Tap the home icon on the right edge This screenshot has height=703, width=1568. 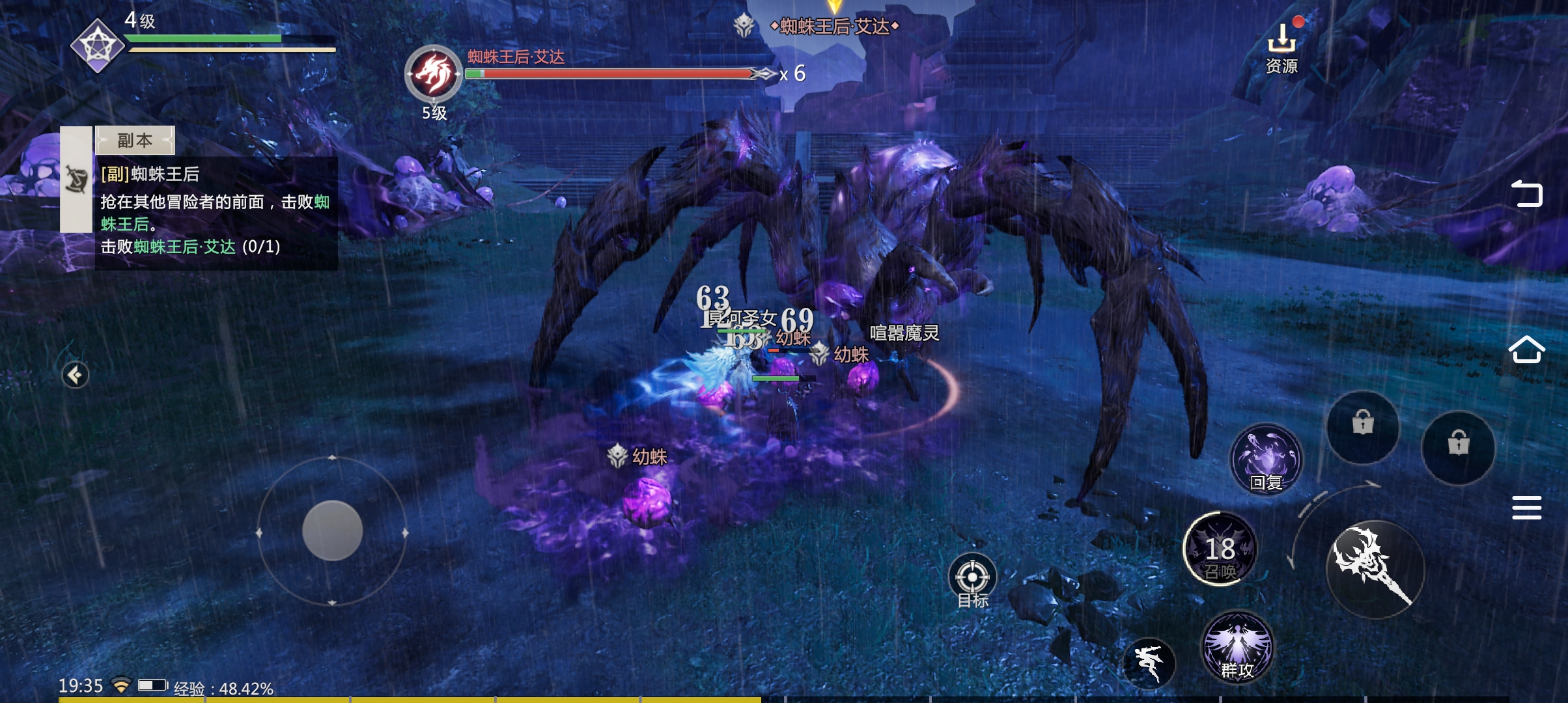[1526, 350]
